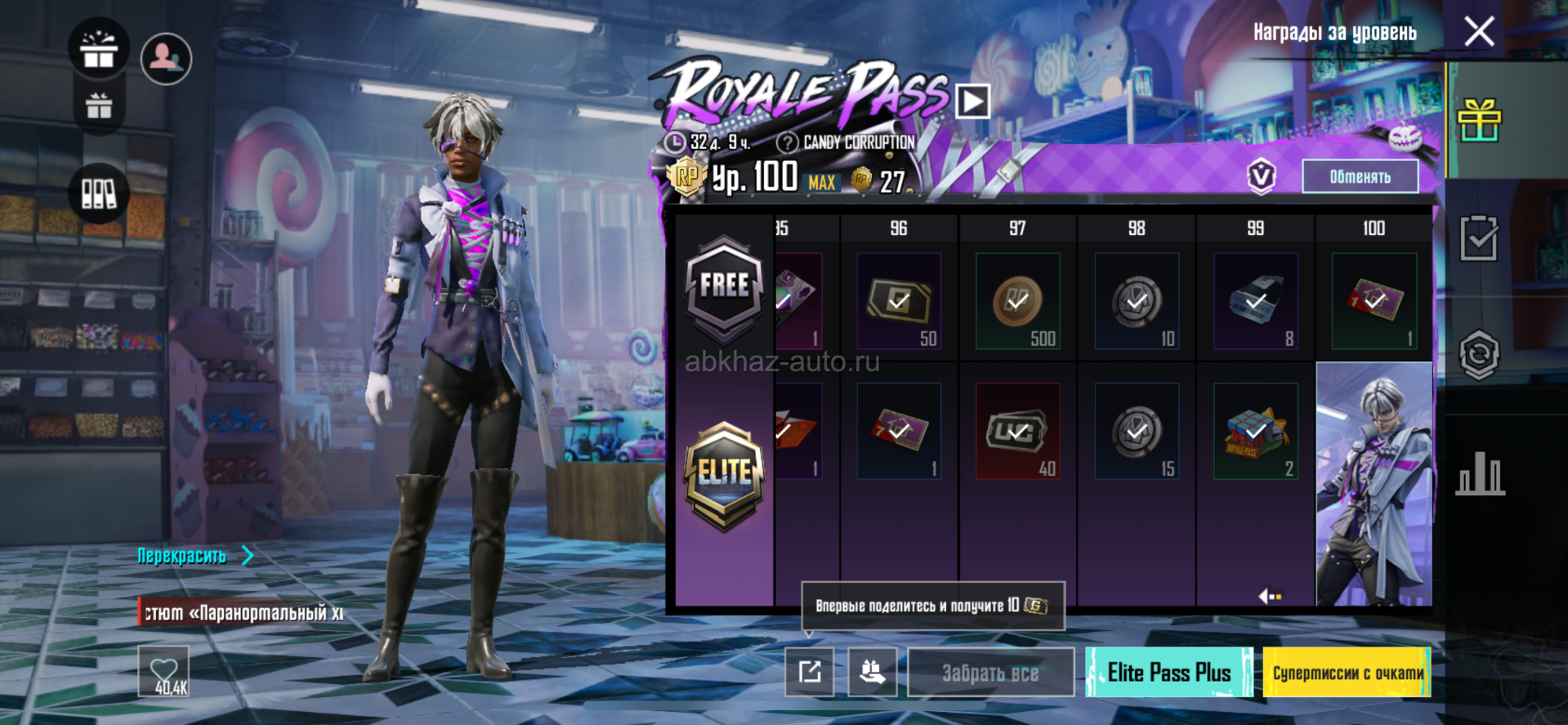
Task: Claim all rewards with Забрать все
Action: coord(990,673)
